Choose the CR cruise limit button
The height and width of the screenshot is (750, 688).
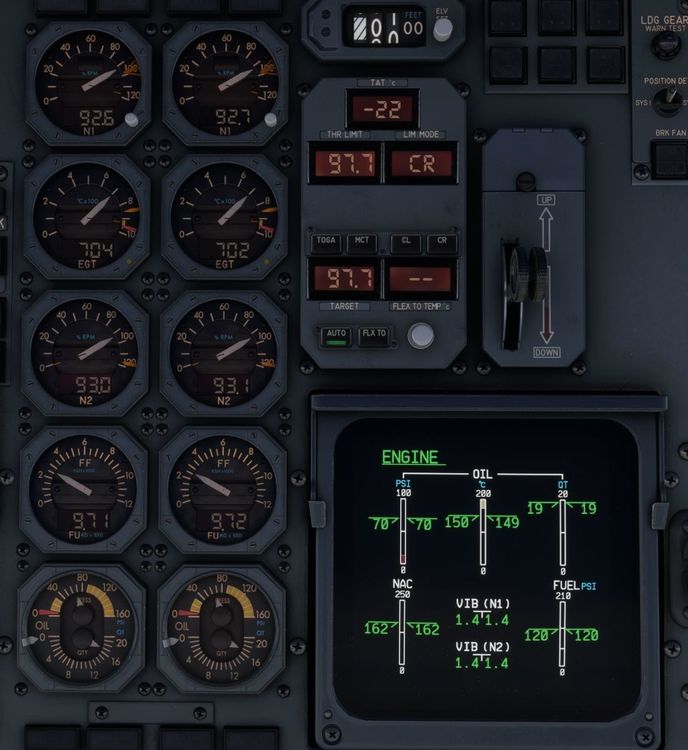441,243
